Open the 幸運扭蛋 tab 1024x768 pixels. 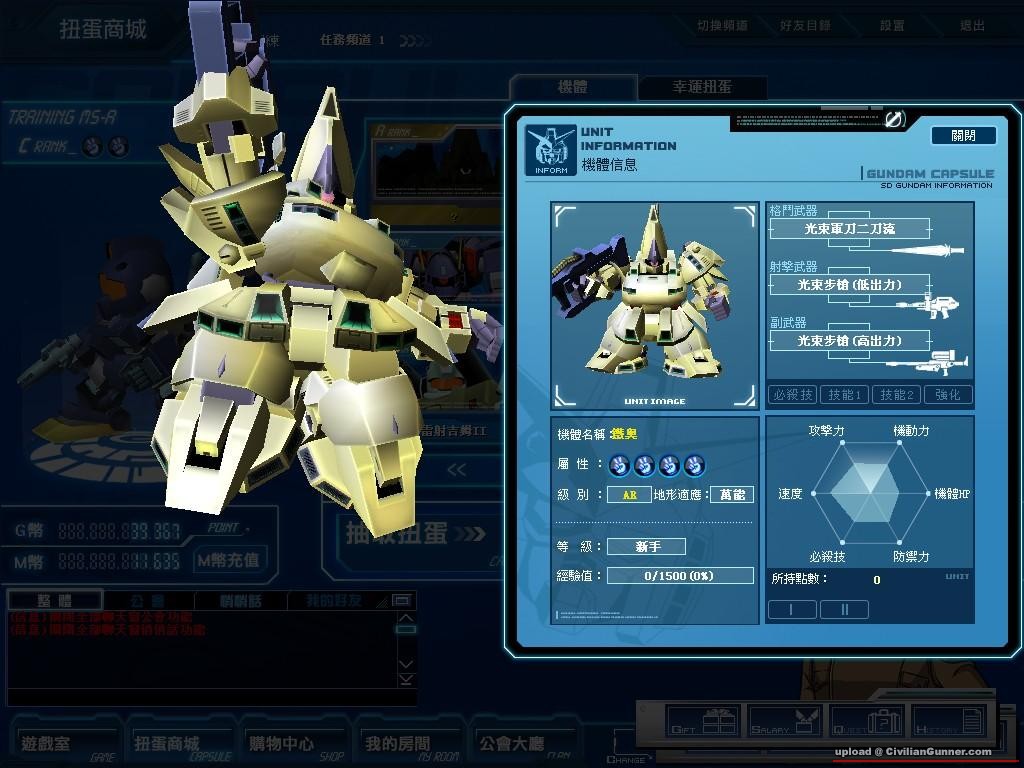point(702,87)
